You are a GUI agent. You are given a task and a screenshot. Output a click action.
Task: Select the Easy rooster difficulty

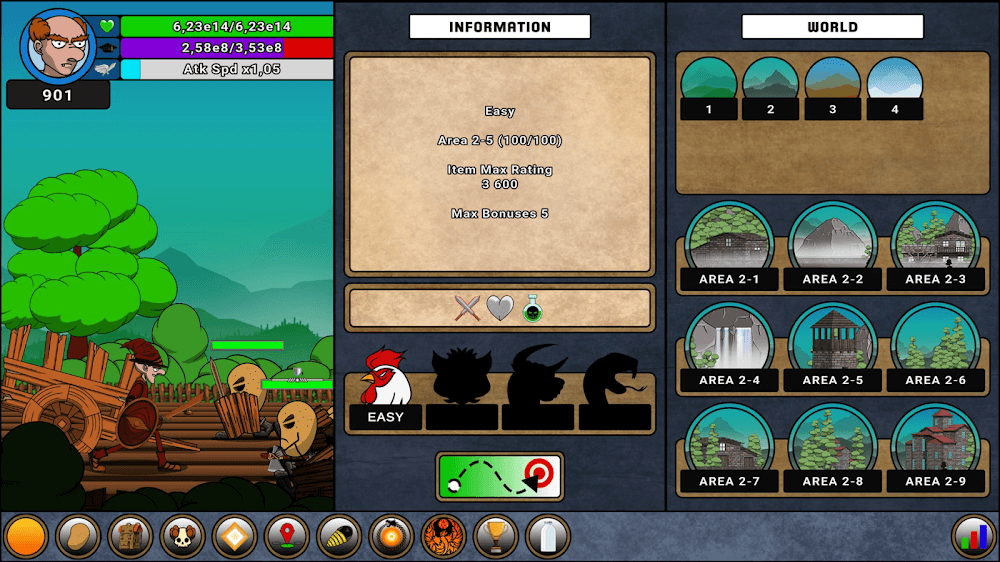coord(386,388)
